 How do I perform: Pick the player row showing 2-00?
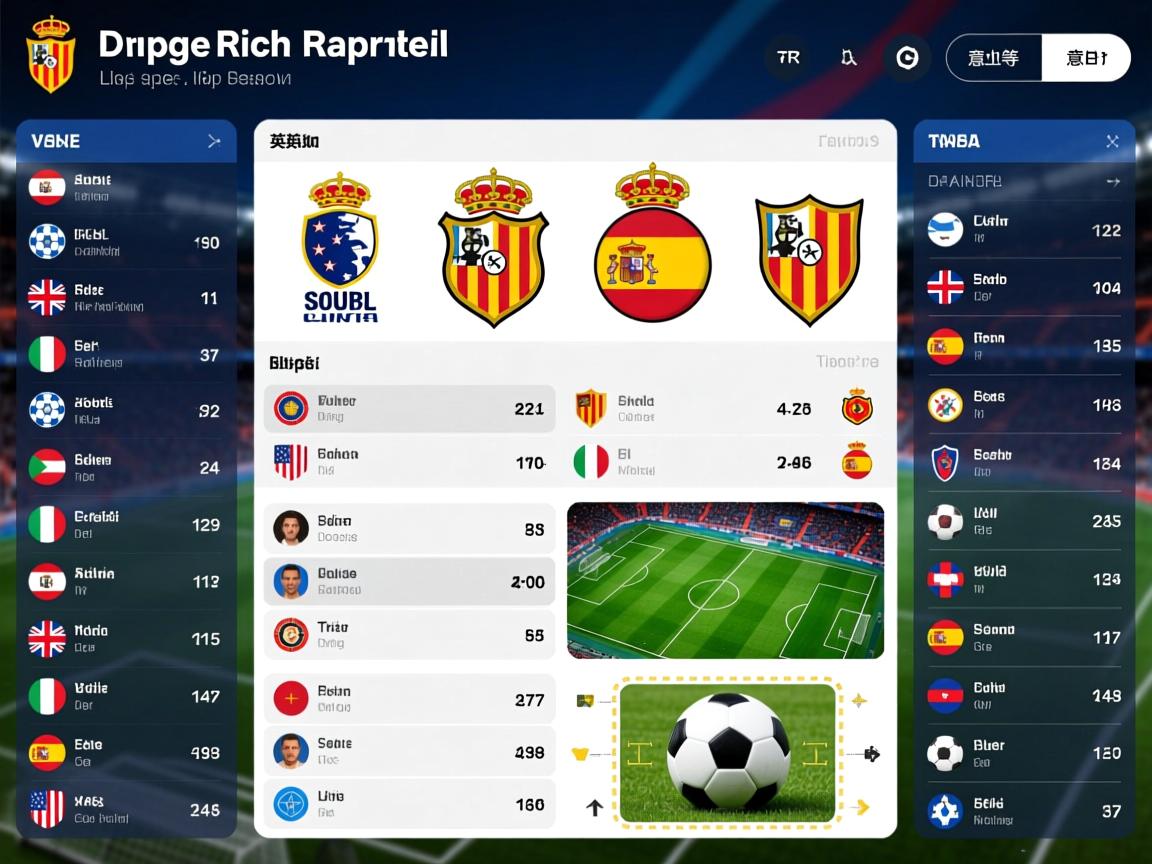click(x=409, y=581)
